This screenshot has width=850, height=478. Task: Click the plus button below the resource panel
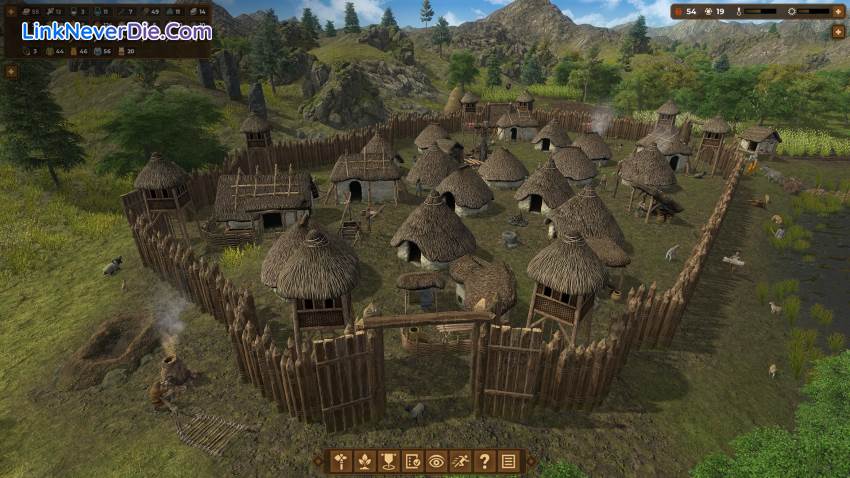click(12, 71)
